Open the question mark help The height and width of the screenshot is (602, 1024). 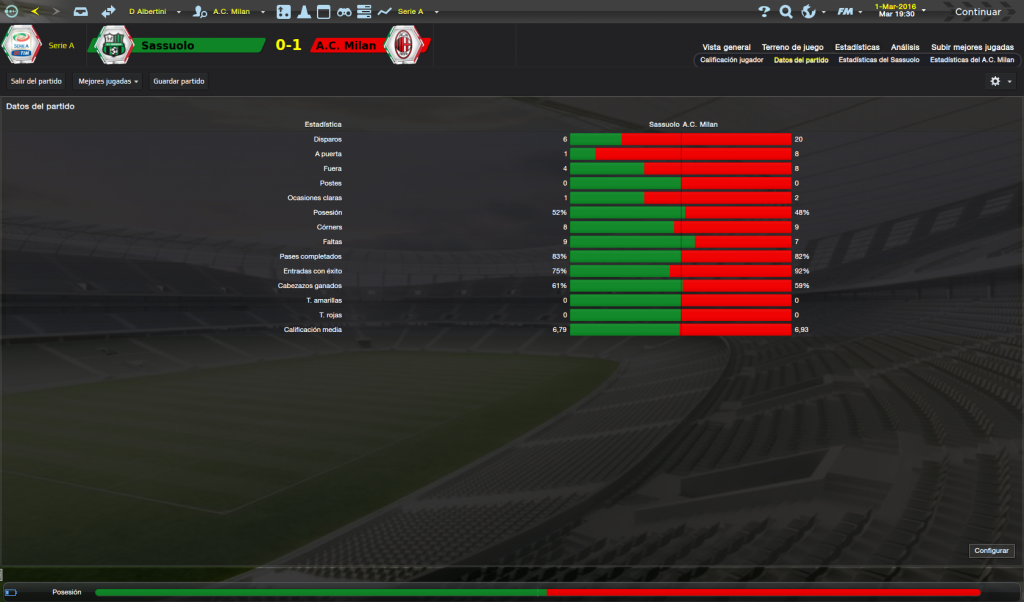coord(764,12)
